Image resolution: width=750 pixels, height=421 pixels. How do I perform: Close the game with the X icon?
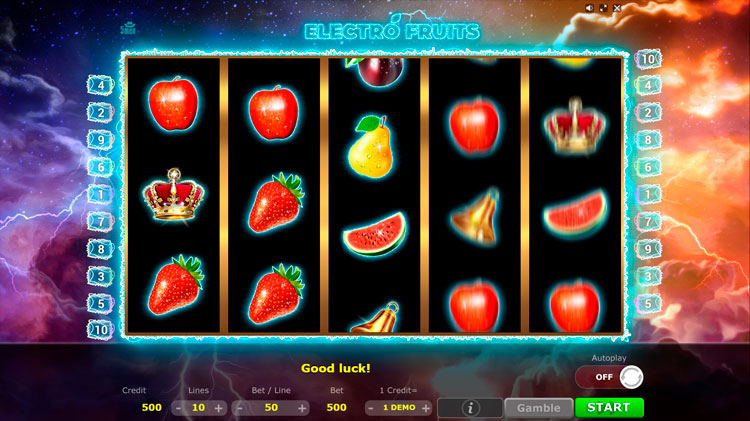pyautogui.click(x=617, y=8)
